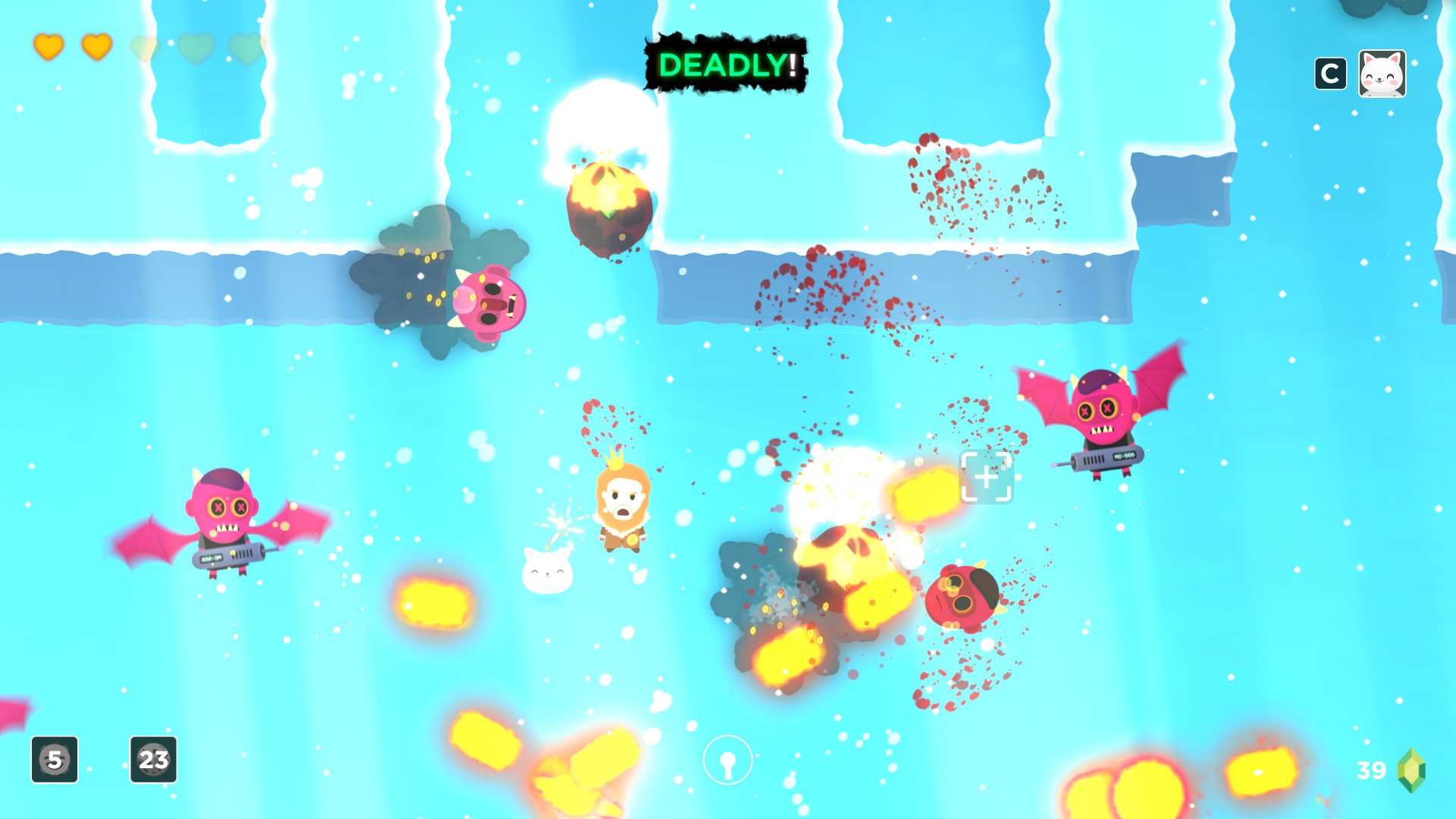The height and width of the screenshot is (819, 1456).
Task: Select the gem count label 39
Action: 1371,769
